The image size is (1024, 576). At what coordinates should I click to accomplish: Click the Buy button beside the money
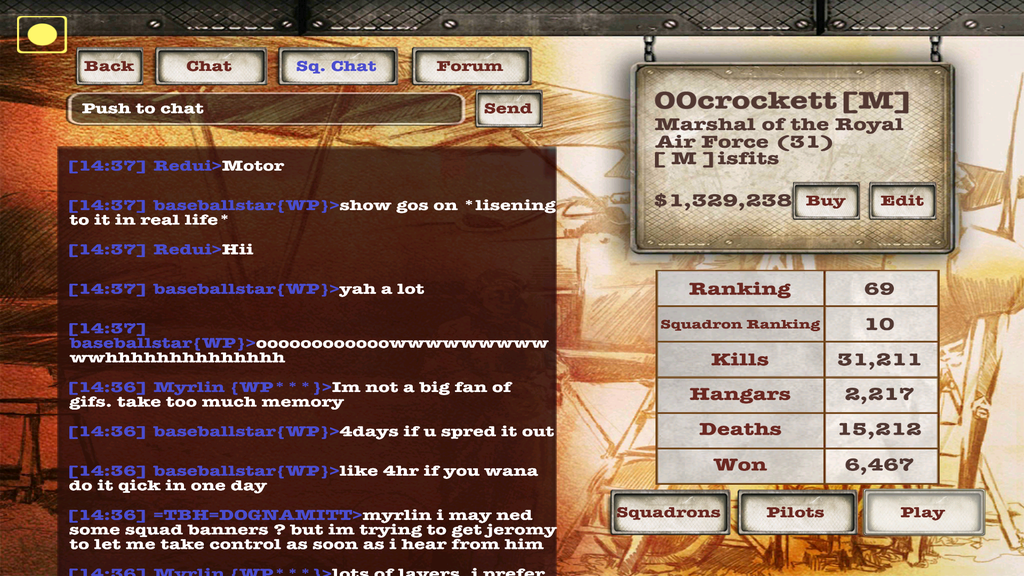825,201
